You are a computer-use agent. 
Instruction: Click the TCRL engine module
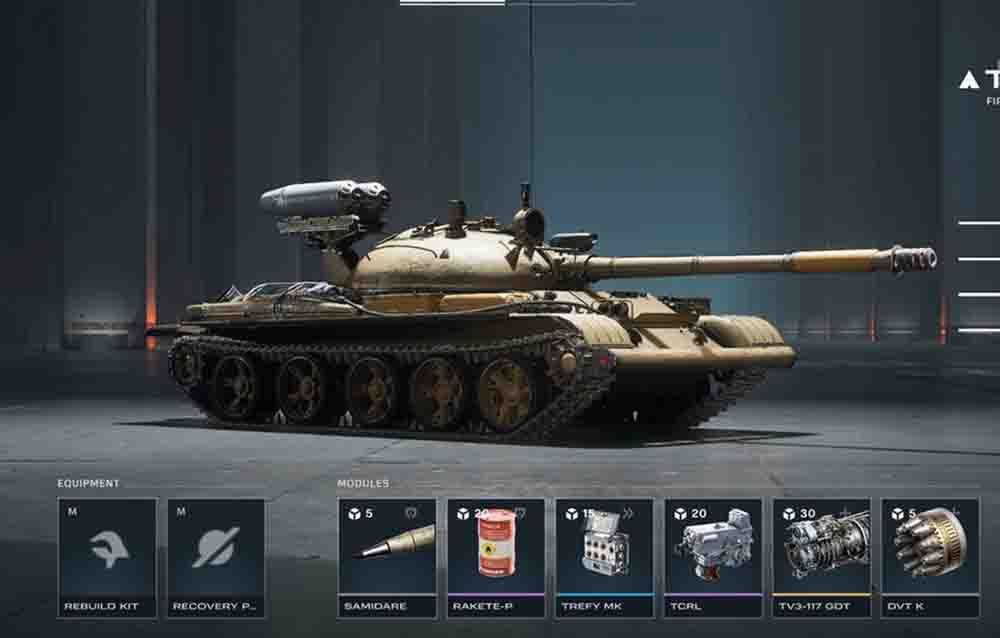pos(713,556)
